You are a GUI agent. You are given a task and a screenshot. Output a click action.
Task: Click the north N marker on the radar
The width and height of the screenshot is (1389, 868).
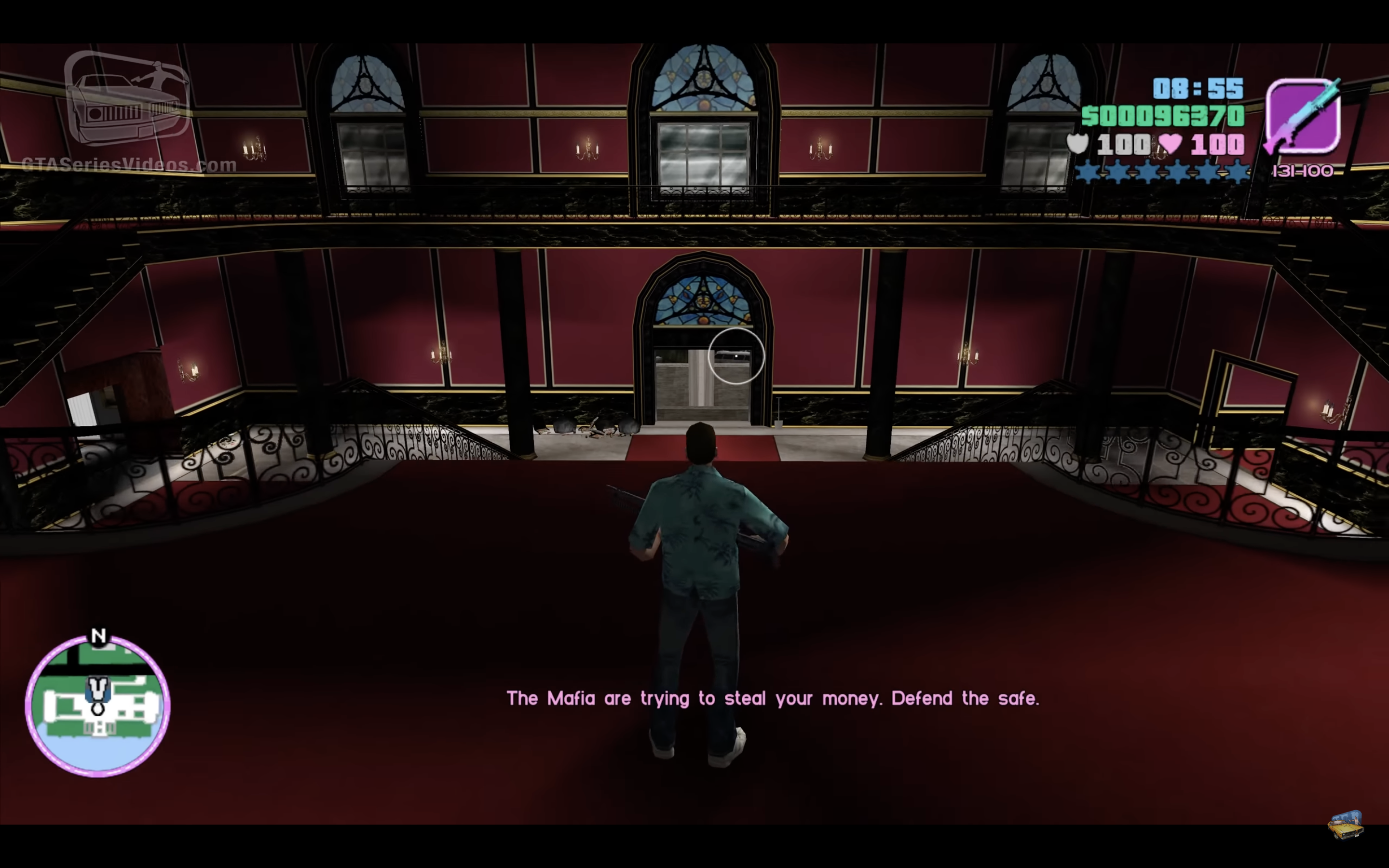99,636
